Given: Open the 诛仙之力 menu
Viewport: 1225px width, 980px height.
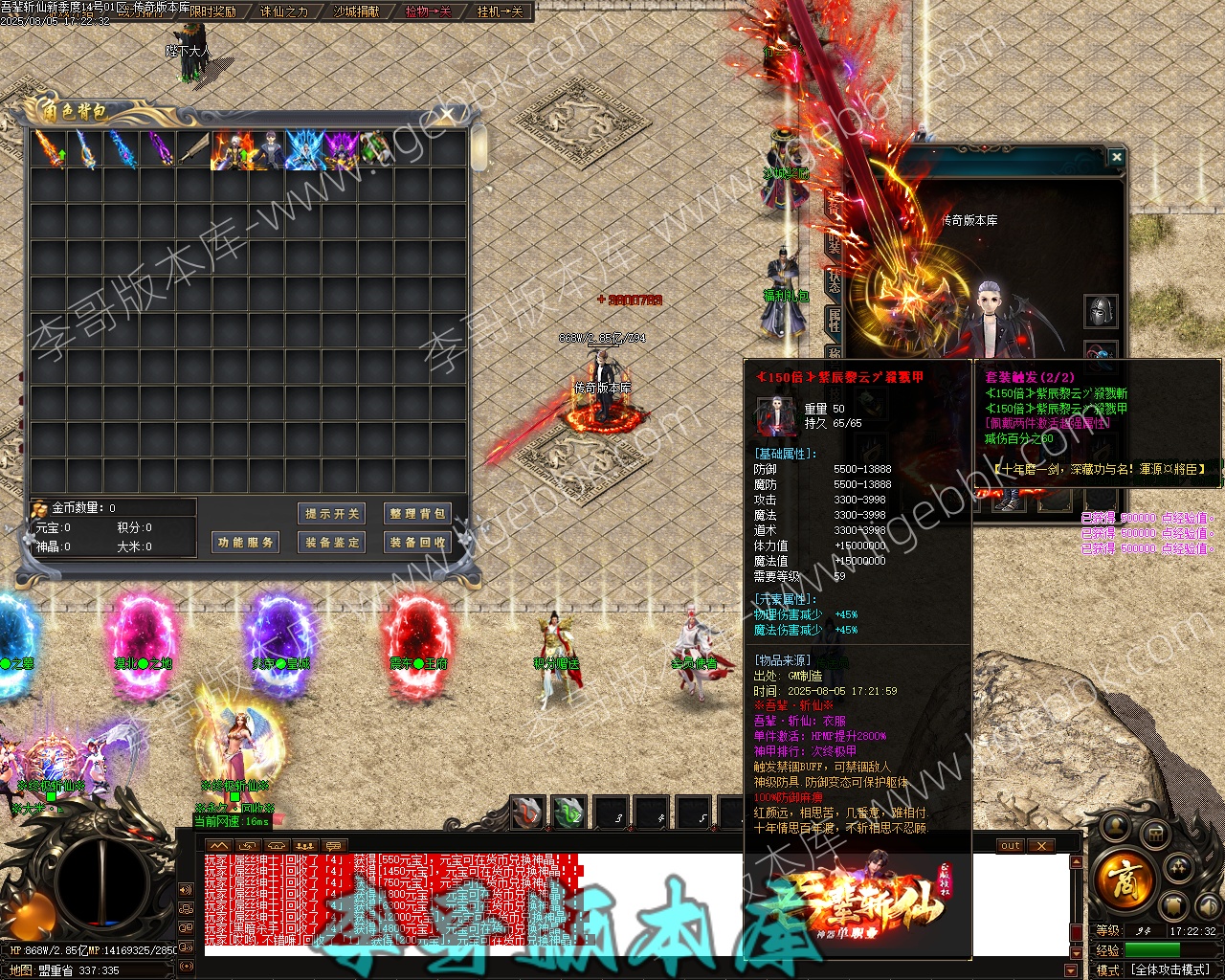Looking at the screenshot, I should pos(284,11).
